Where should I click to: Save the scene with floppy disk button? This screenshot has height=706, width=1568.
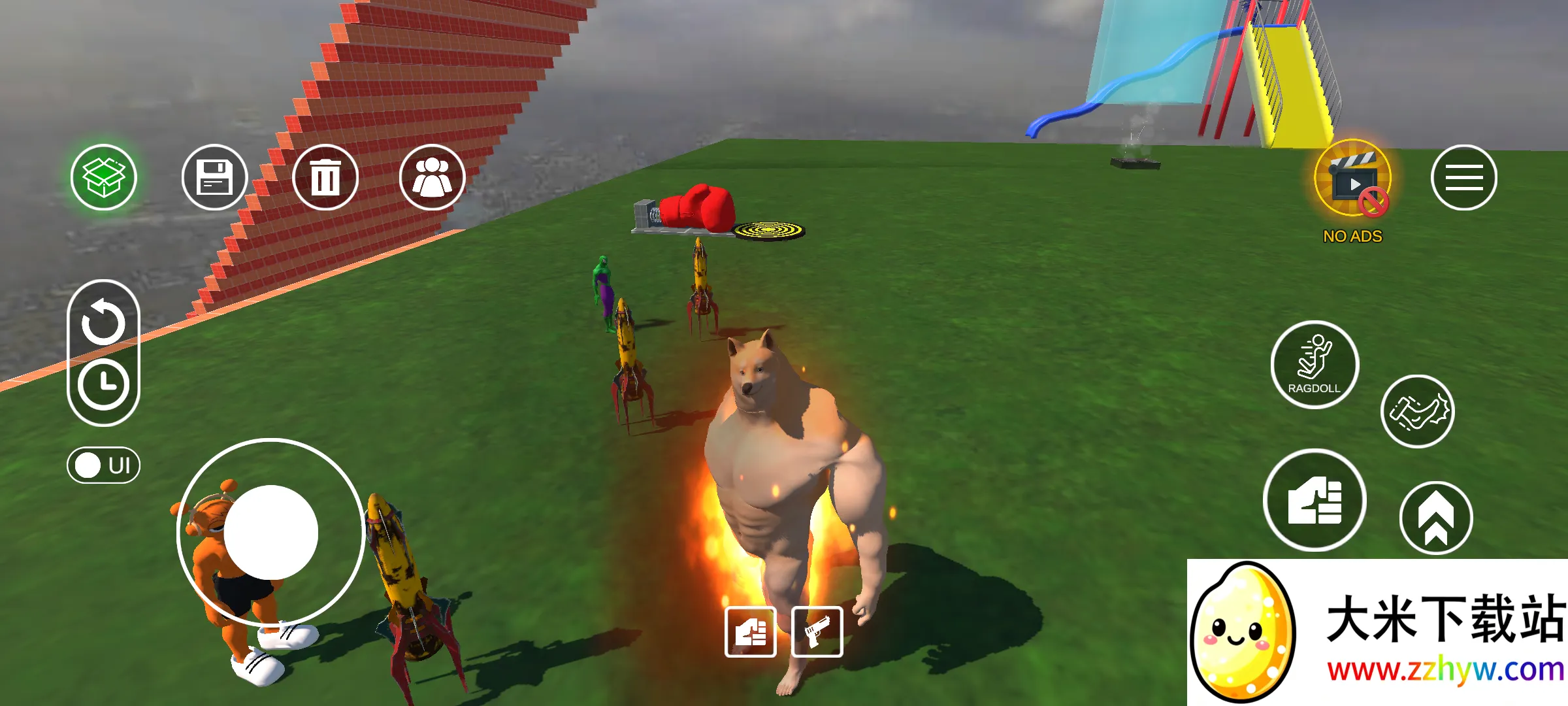214,177
